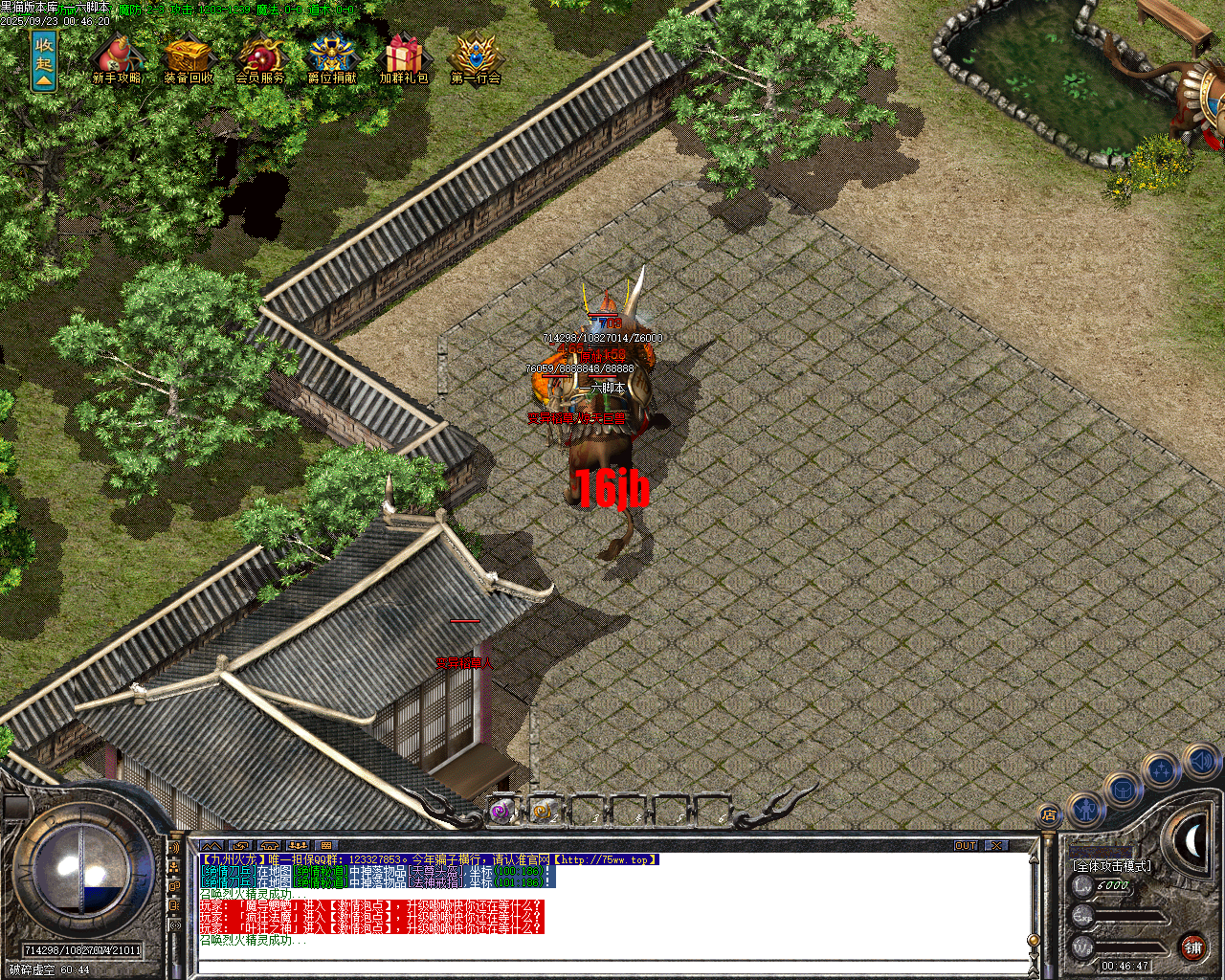The image size is (1225, 980).
Task: Pop out the chat with the OUT button
Action: point(967,845)
